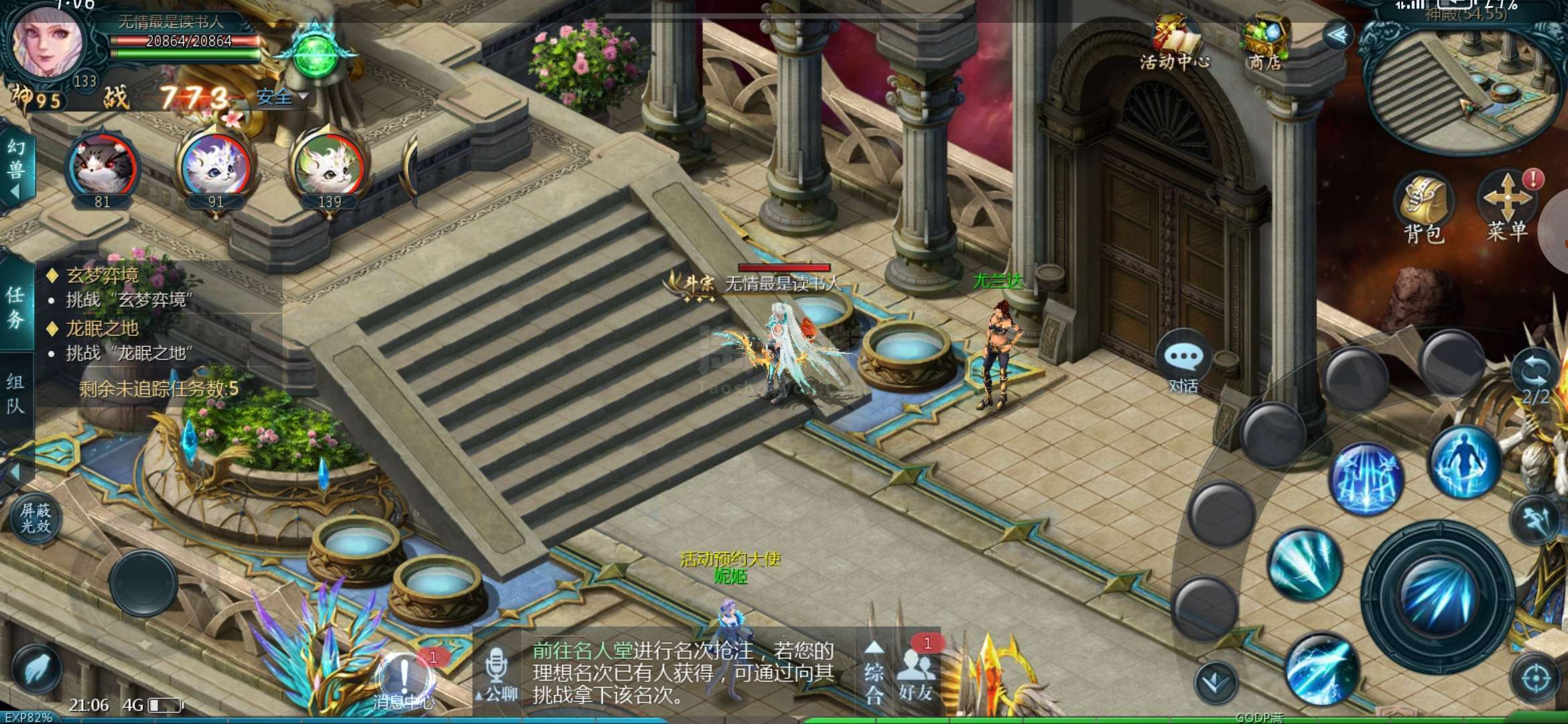The height and width of the screenshot is (724, 1568).
Task: Track the 龙眼之地 quest entry
Action: pos(102,328)
